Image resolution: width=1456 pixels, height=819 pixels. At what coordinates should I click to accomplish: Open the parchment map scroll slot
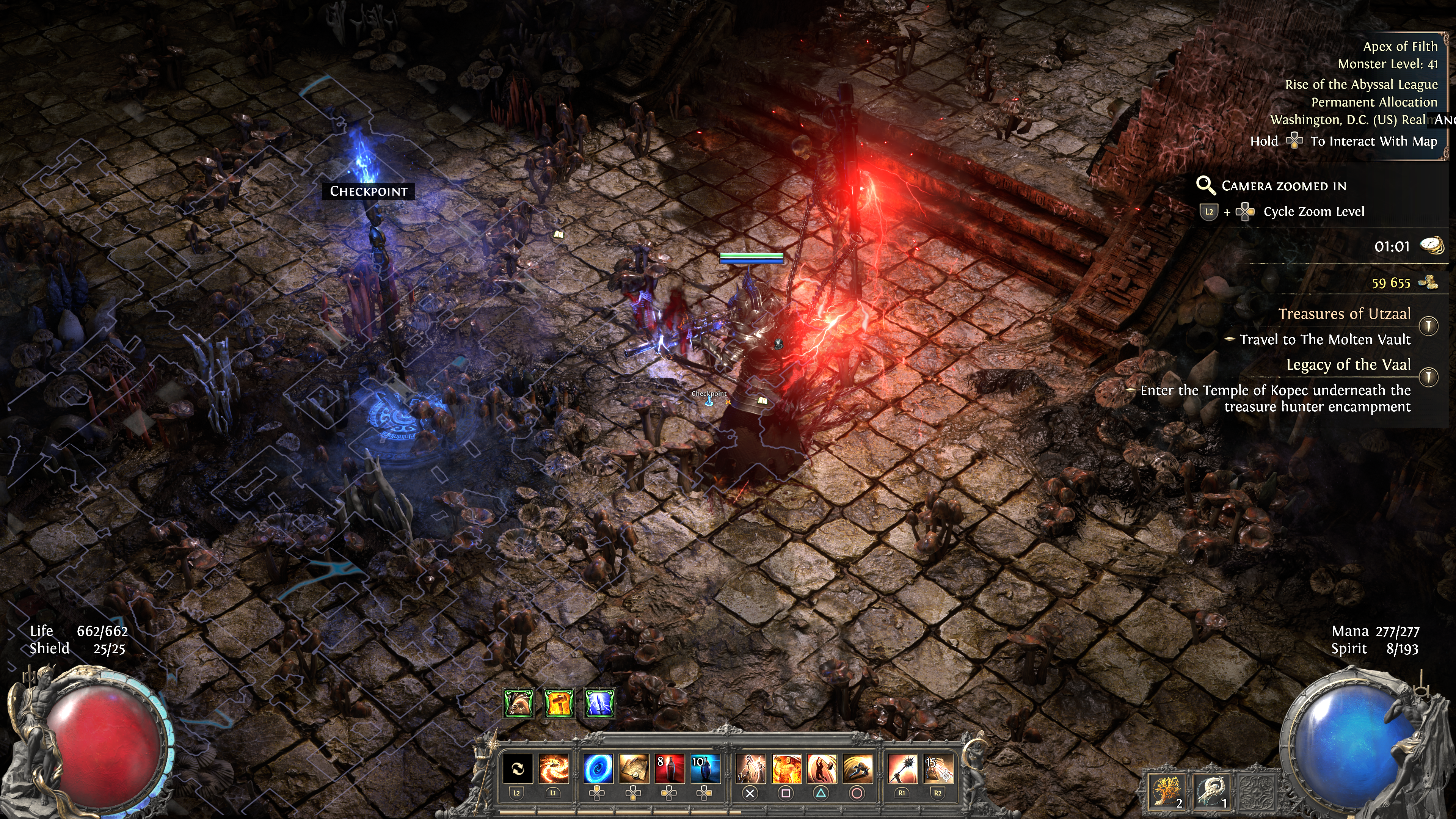pyautogui.click(x=633, y=769)
